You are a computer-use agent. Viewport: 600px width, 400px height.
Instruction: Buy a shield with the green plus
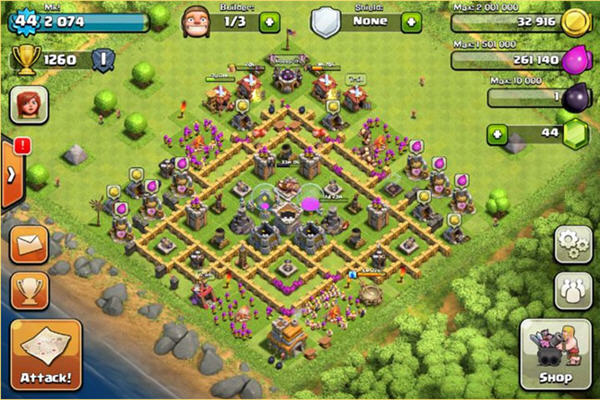[x=410, y=21]
